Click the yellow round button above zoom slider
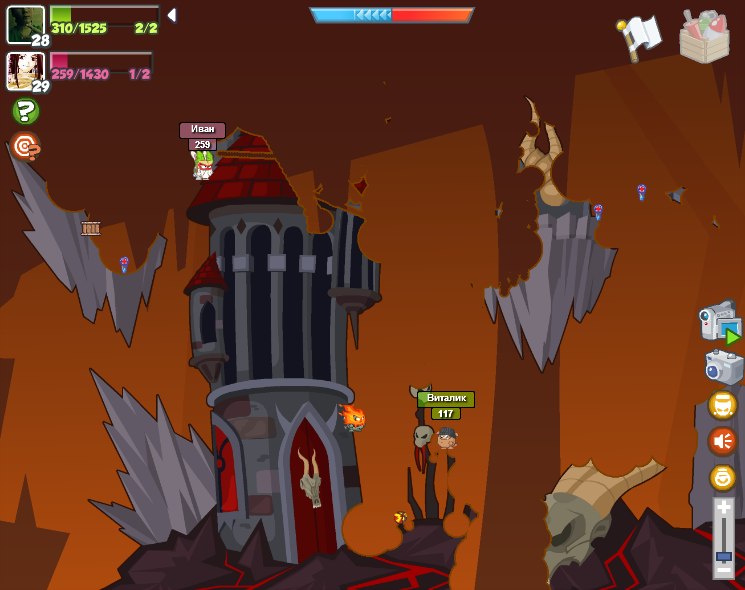Screen dimensions: 745x590 tap(722, 477)
